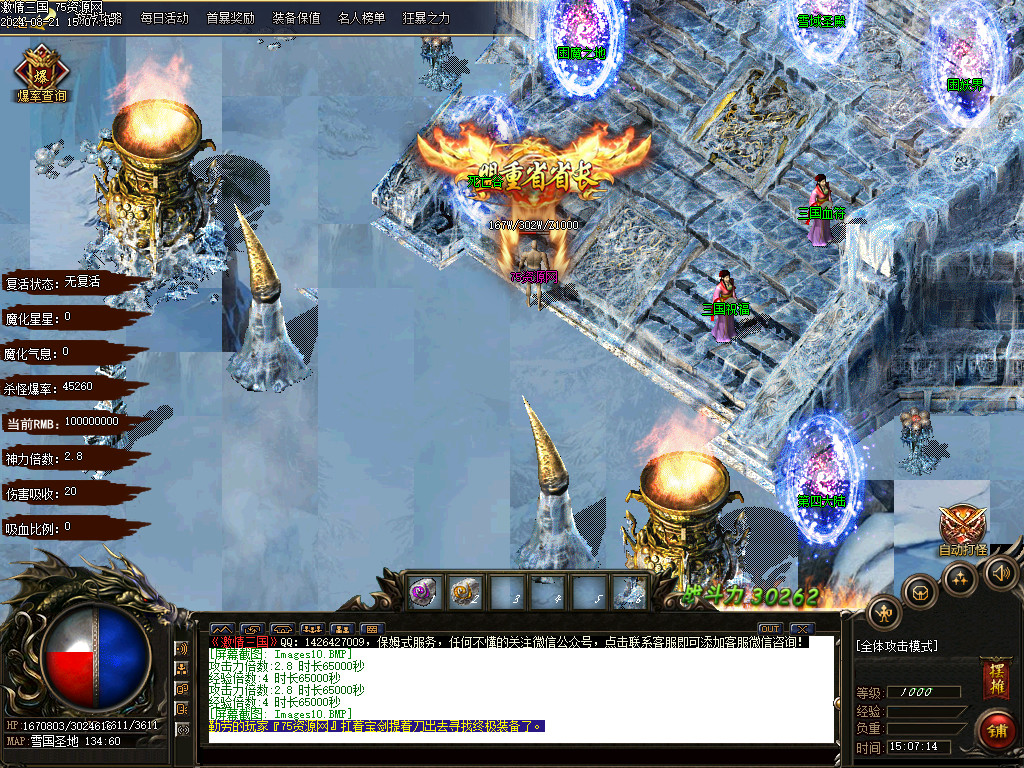
Task: Use the purple swirl scroll in hotbar
Action: coord(422,592)
